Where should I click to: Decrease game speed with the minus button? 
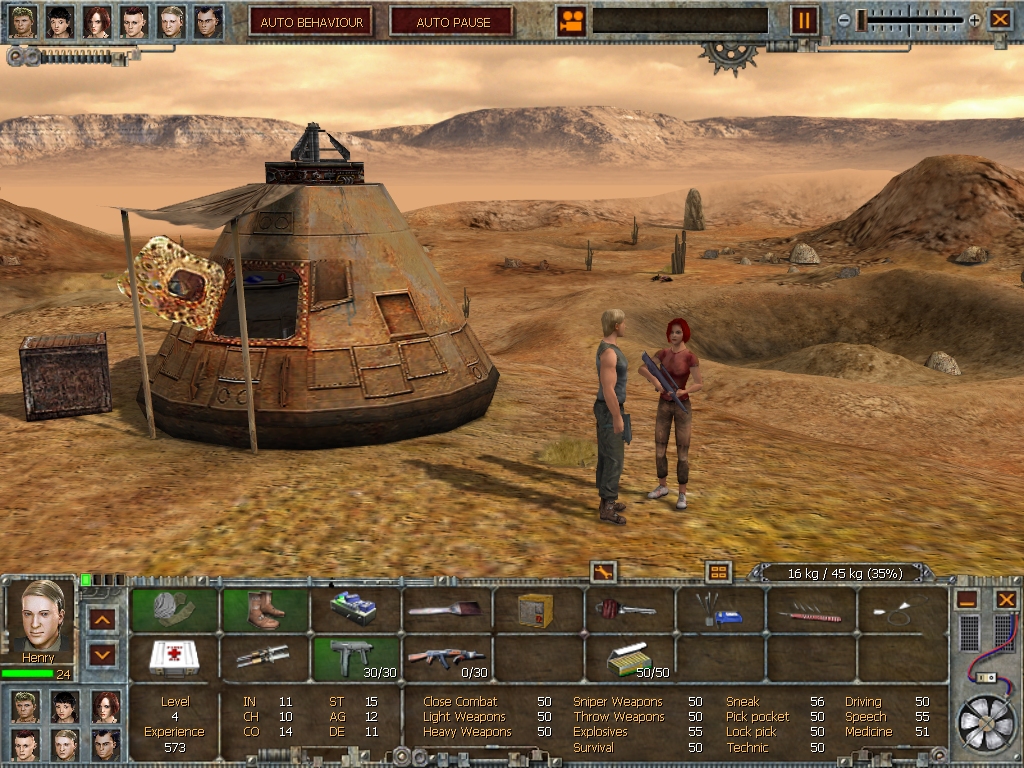[844, 20]
